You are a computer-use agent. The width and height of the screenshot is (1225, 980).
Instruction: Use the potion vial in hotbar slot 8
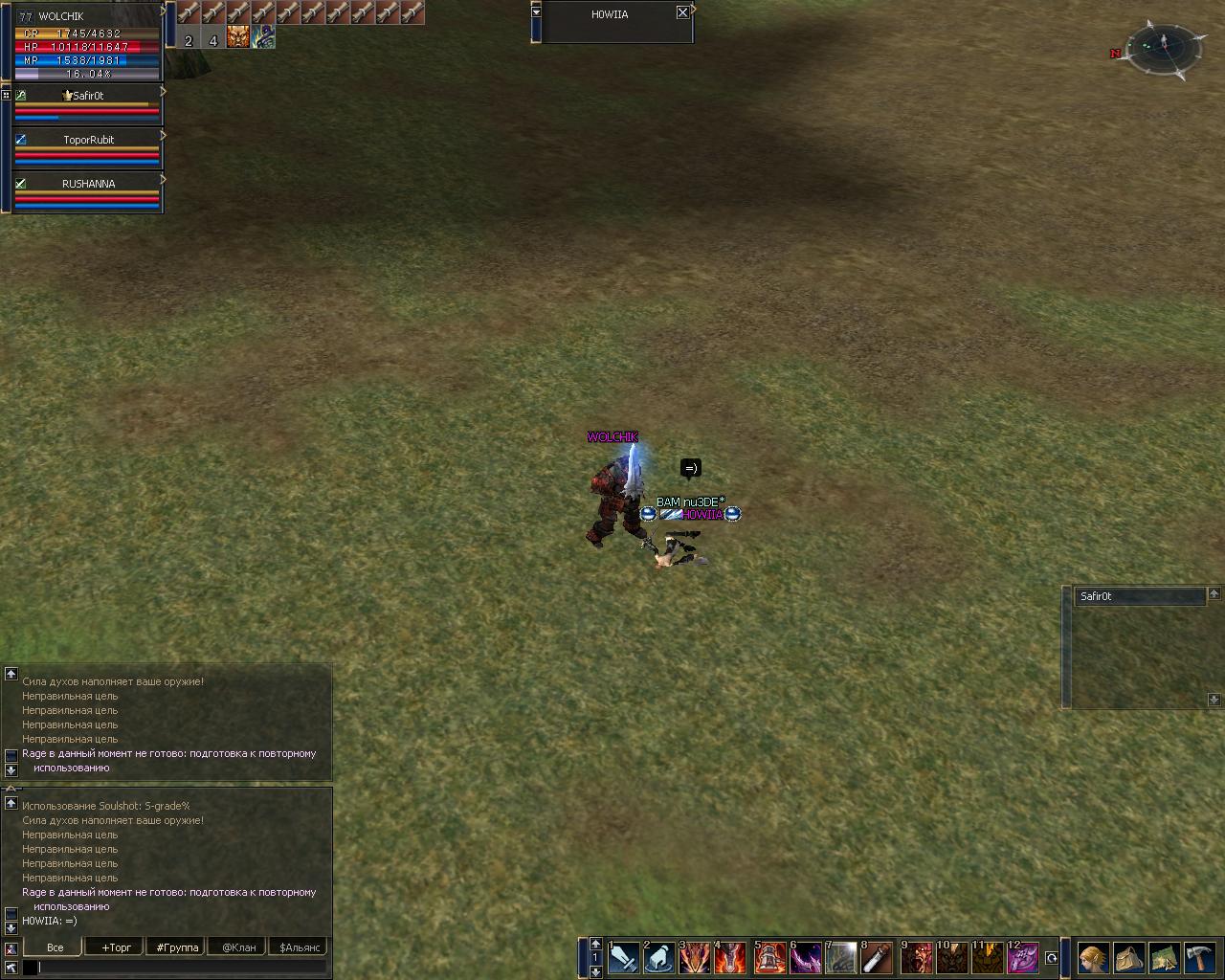coord(877,957)
